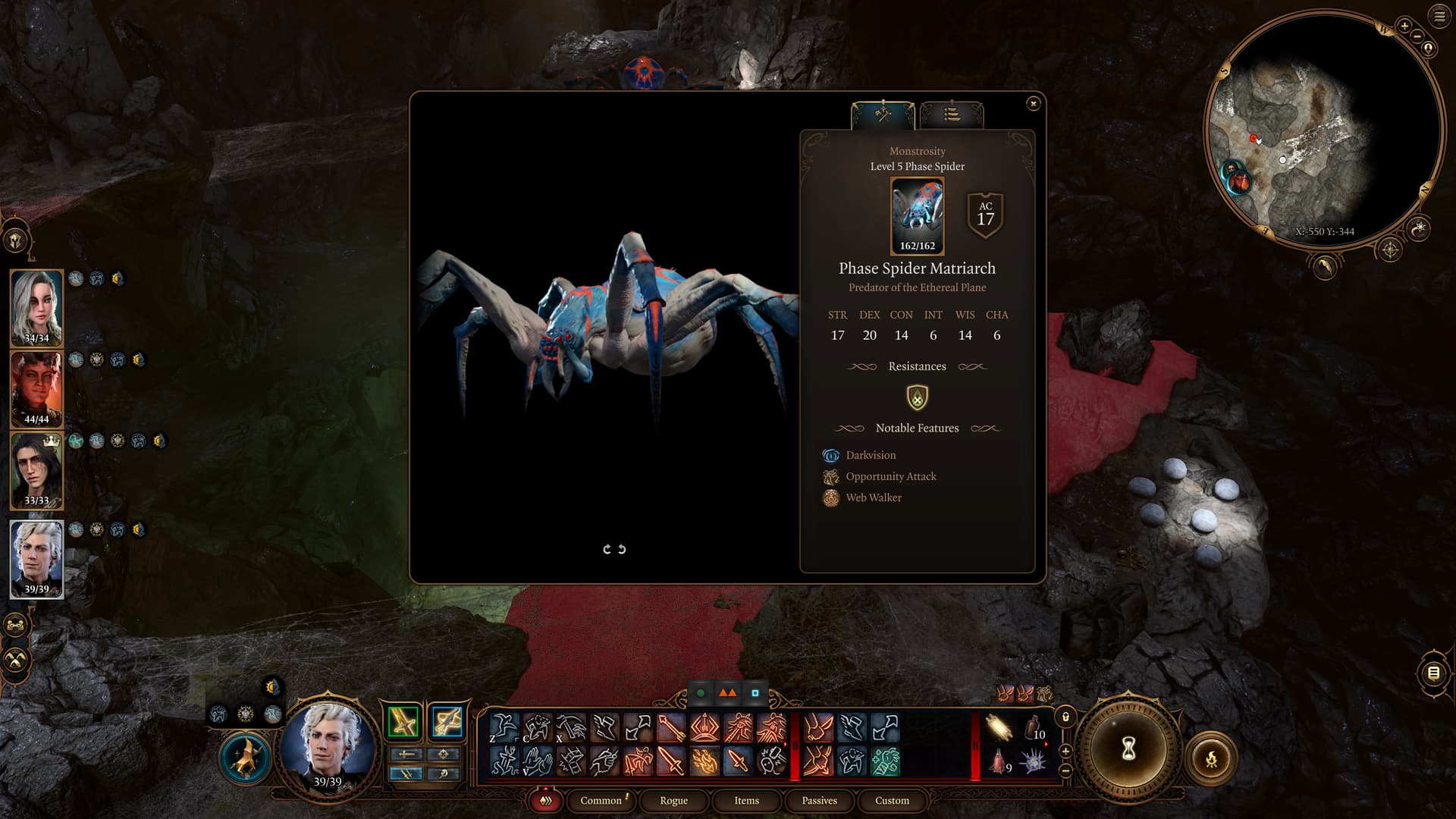This screenshot has width=1456, height=819.
Task: Click the model rotation arrows below the spider
Action: [614, 549]
